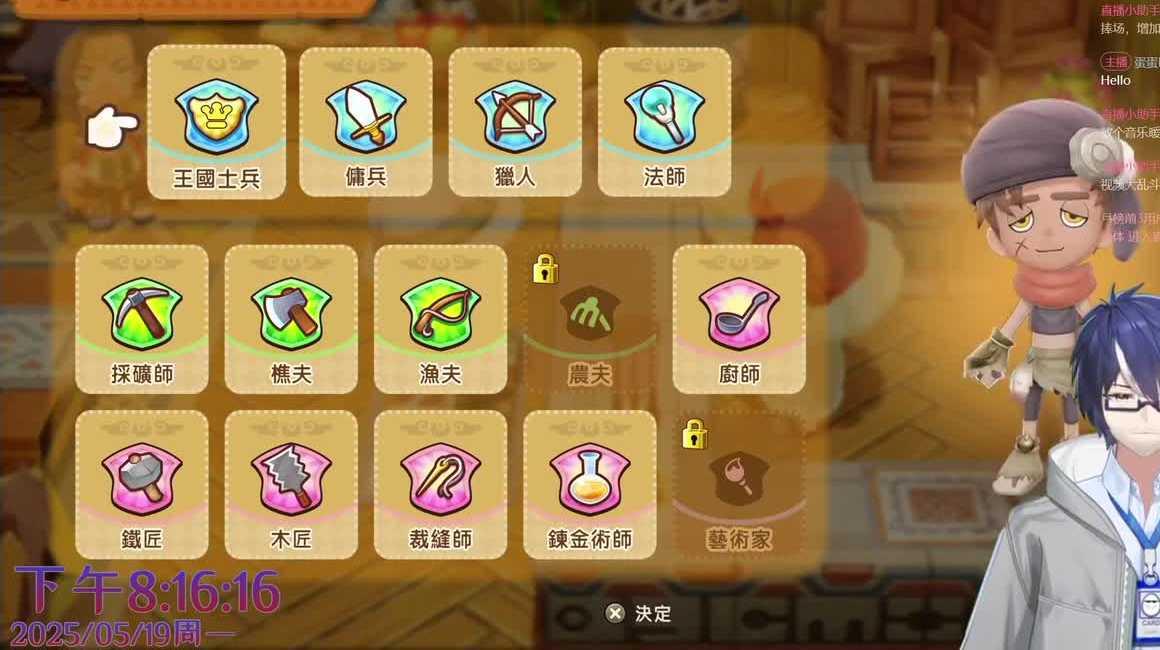
Task: Choose the 傭兵 sword class
Action: [365, 122]
